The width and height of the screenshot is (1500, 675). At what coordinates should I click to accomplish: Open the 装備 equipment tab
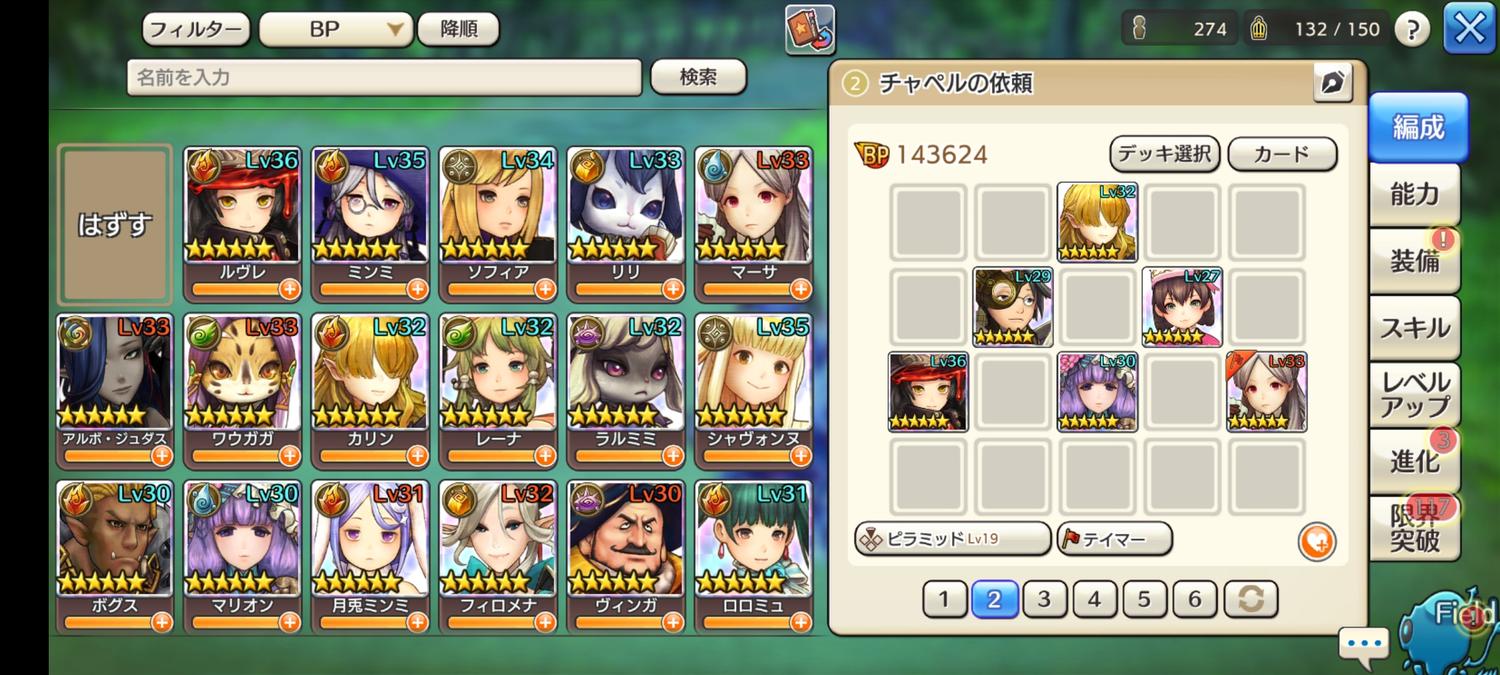[x=1414, y=260]
